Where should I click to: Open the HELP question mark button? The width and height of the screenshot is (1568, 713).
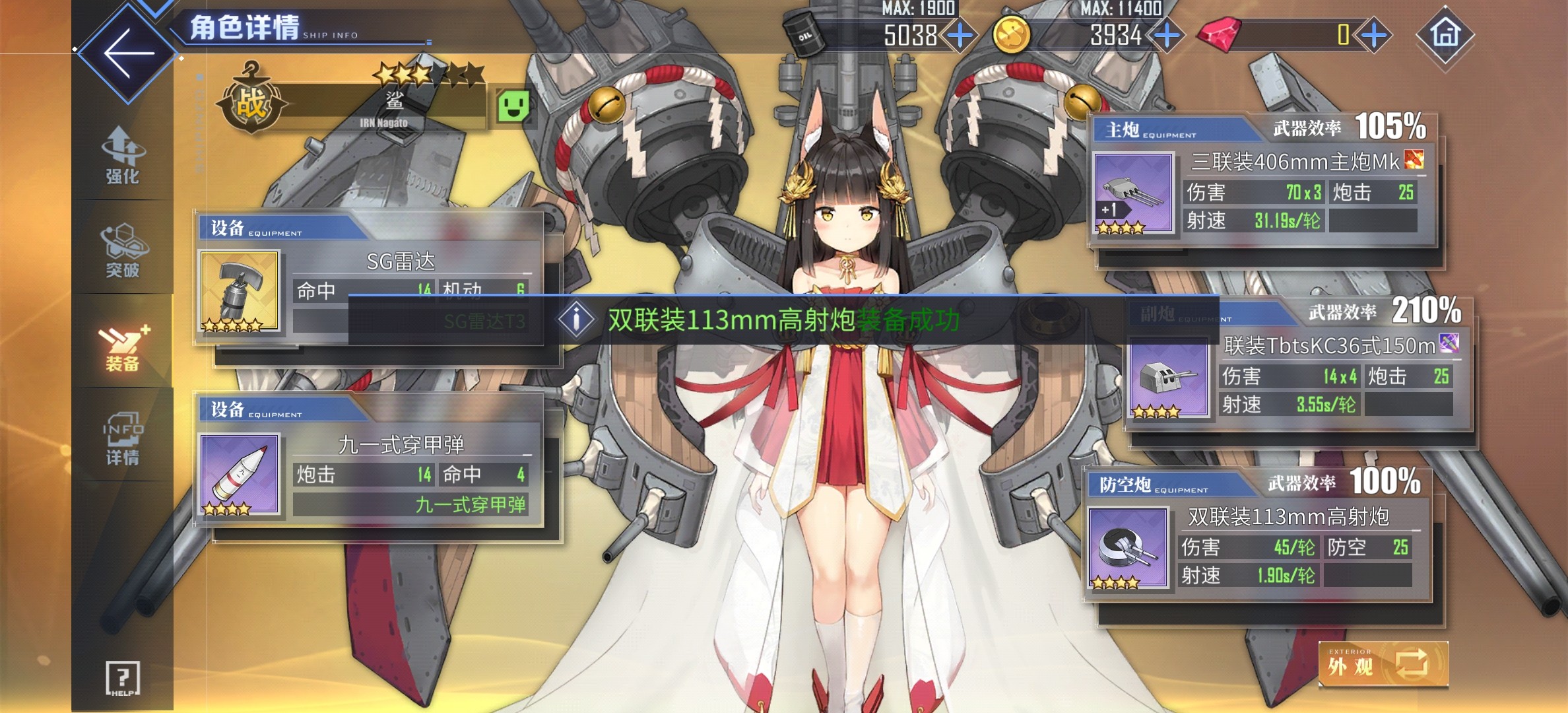coord(123,678)
